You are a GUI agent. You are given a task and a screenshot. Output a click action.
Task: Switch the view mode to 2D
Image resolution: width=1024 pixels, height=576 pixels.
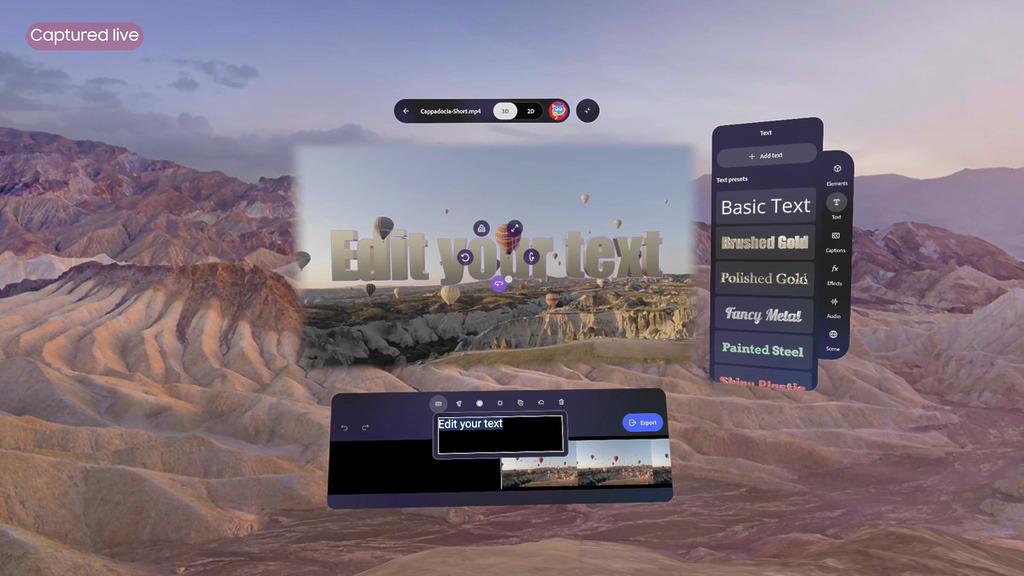531,111
